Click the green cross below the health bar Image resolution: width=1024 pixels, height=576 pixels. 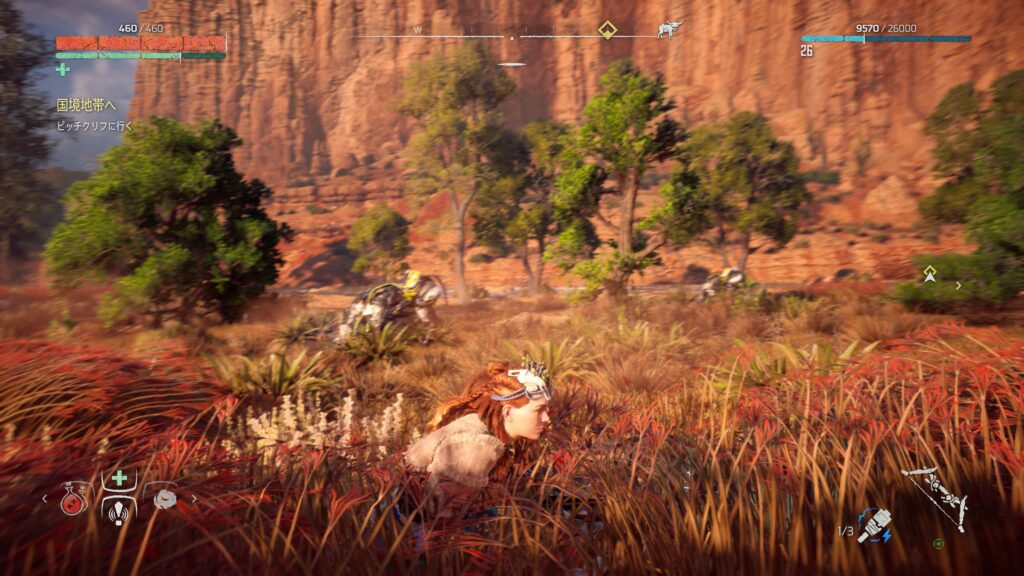pos(63,69)
